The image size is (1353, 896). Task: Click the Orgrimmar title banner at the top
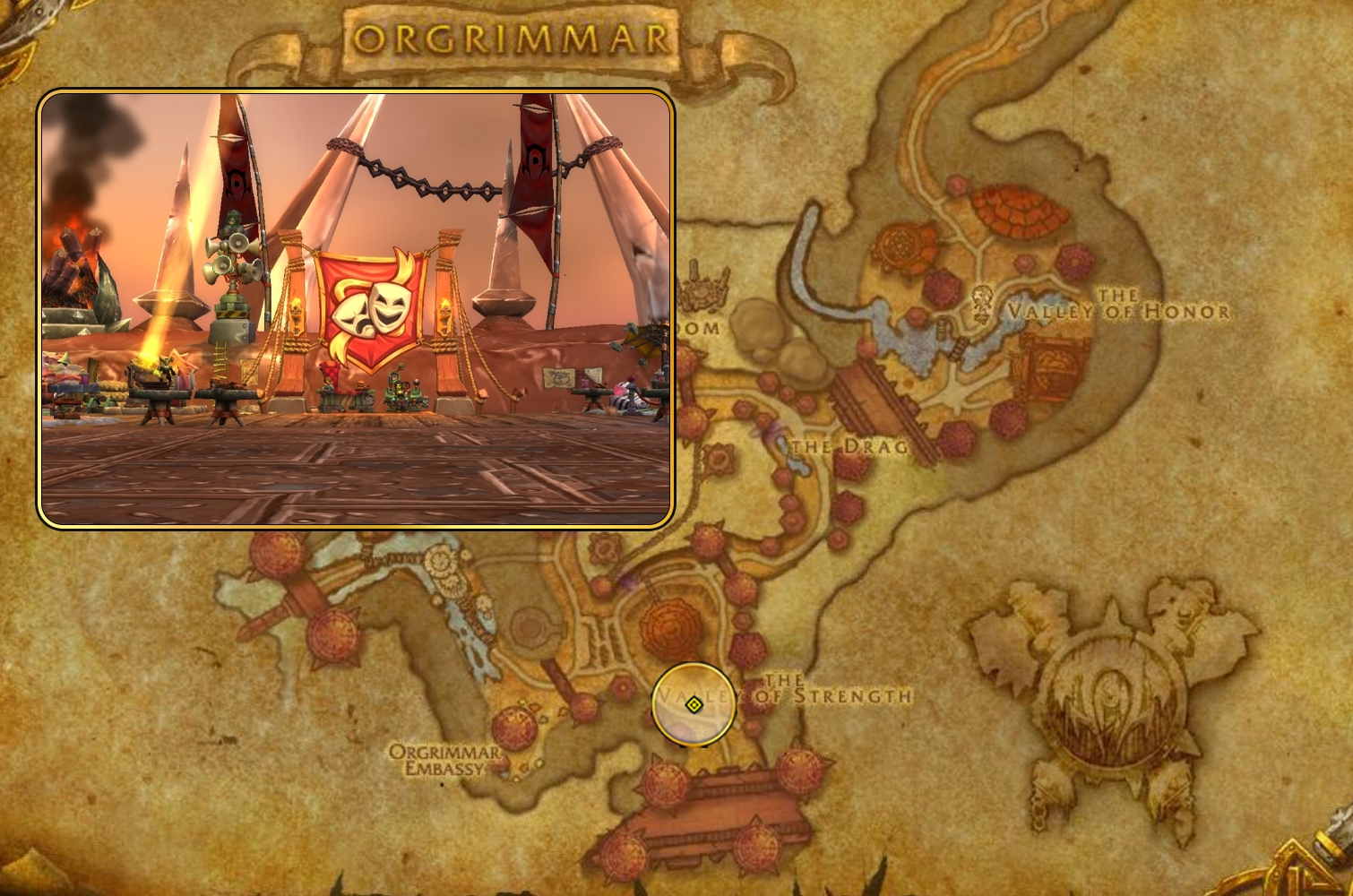coord(511,36)
